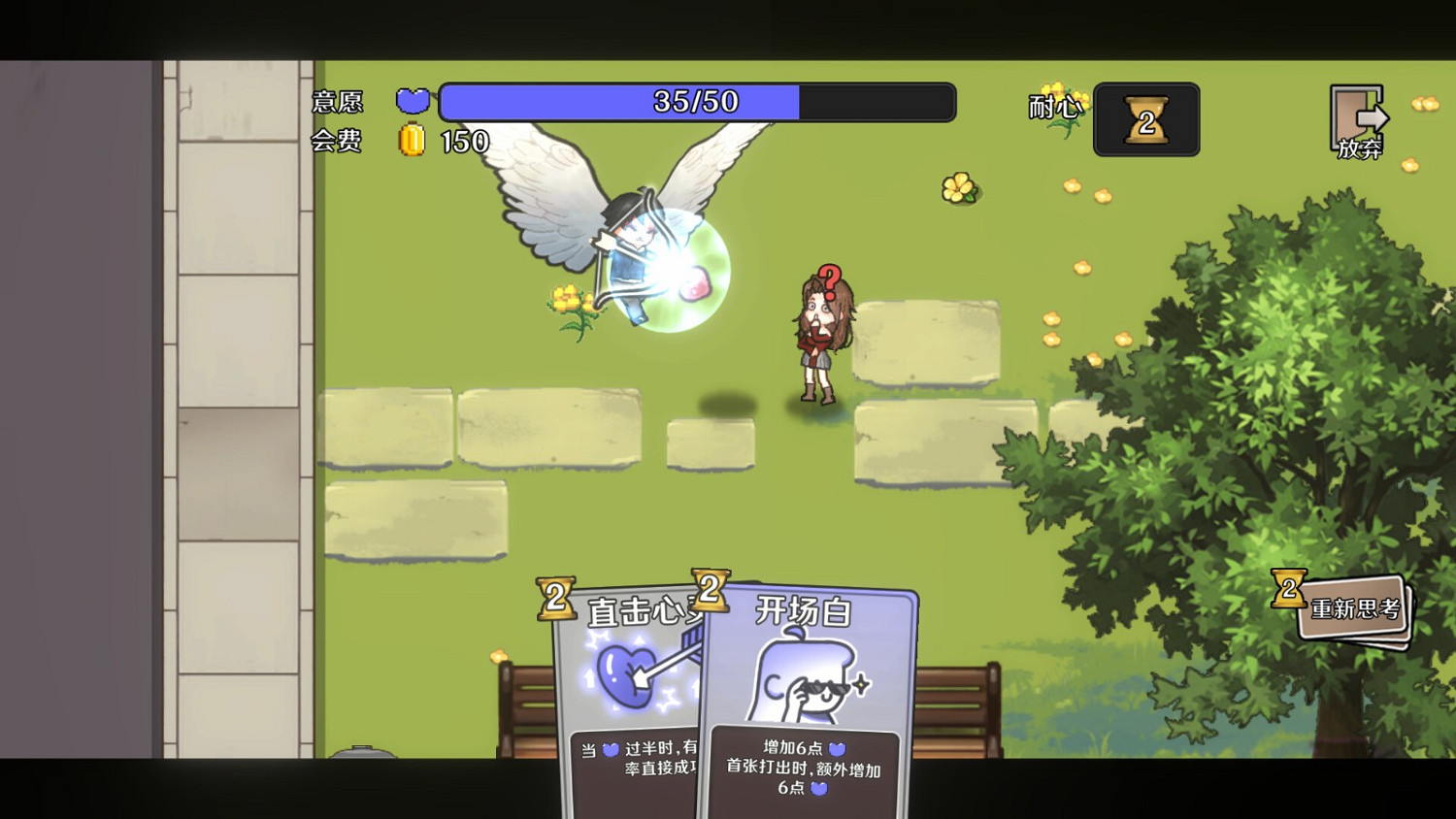Click the hourglass cost marker on the 开场白 card
Image resolution: width=1456 pixels, height=819 pixels.
point(711,590)
